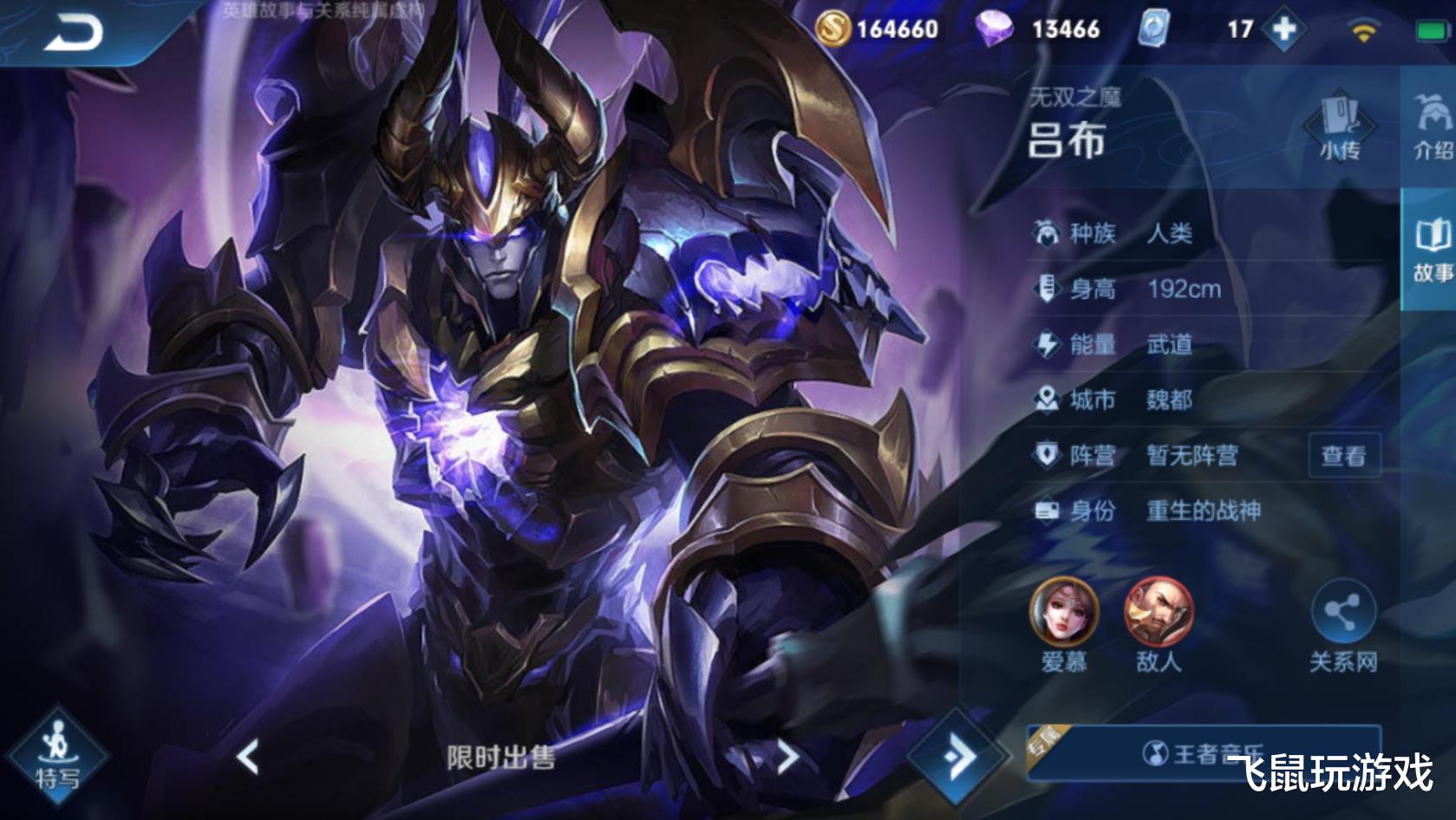
Task: Click the 城市 city location pin icon
Action: pos(1048,400)
